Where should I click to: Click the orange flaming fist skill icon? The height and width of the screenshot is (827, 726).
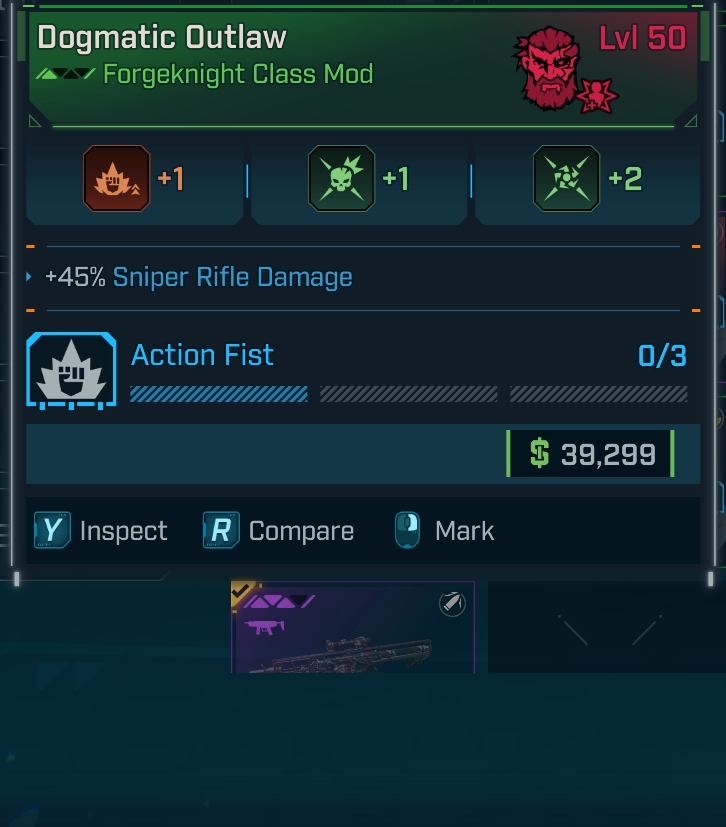point(116,179)
